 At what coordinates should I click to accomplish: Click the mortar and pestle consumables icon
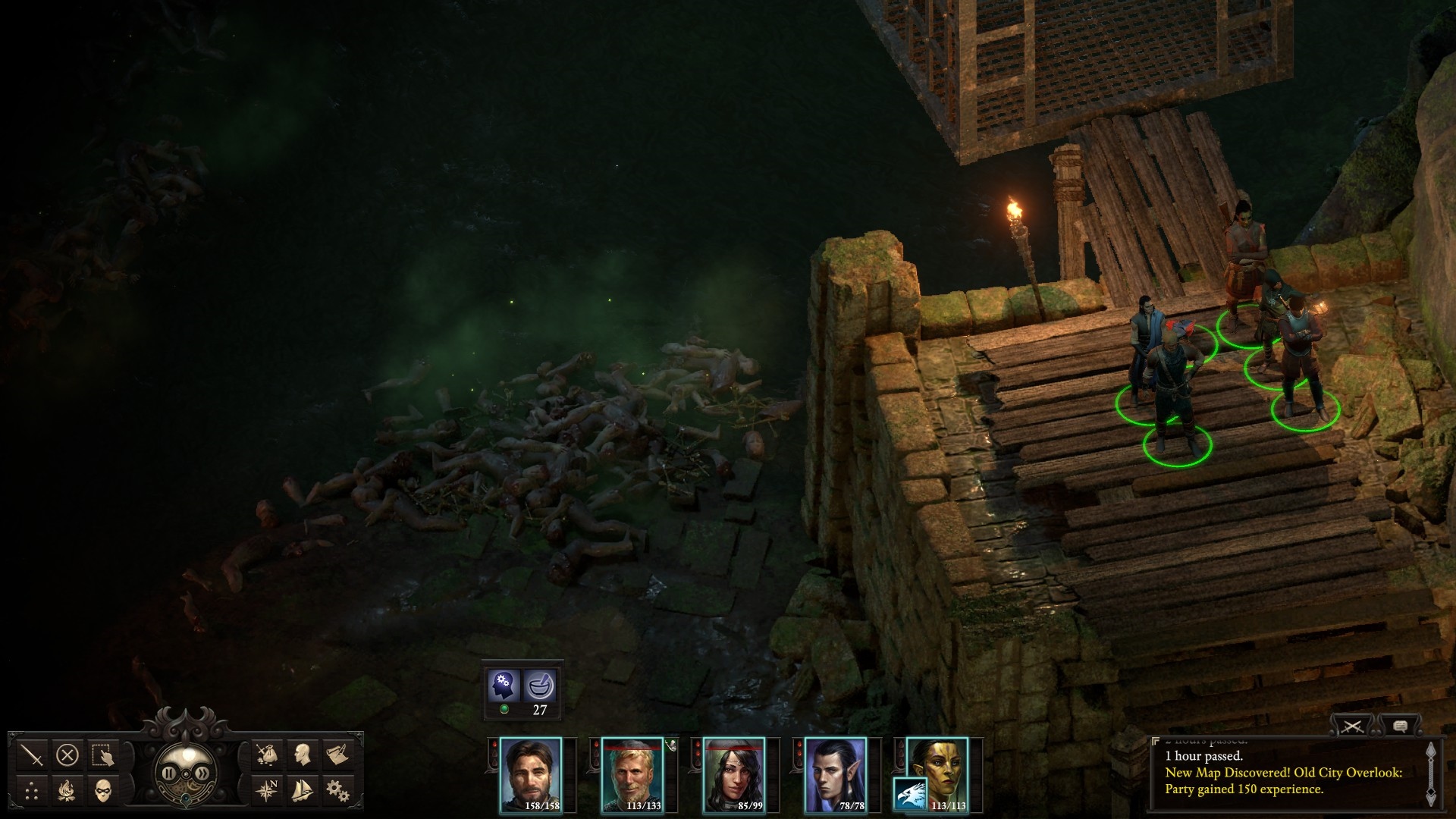pos(540,686)
